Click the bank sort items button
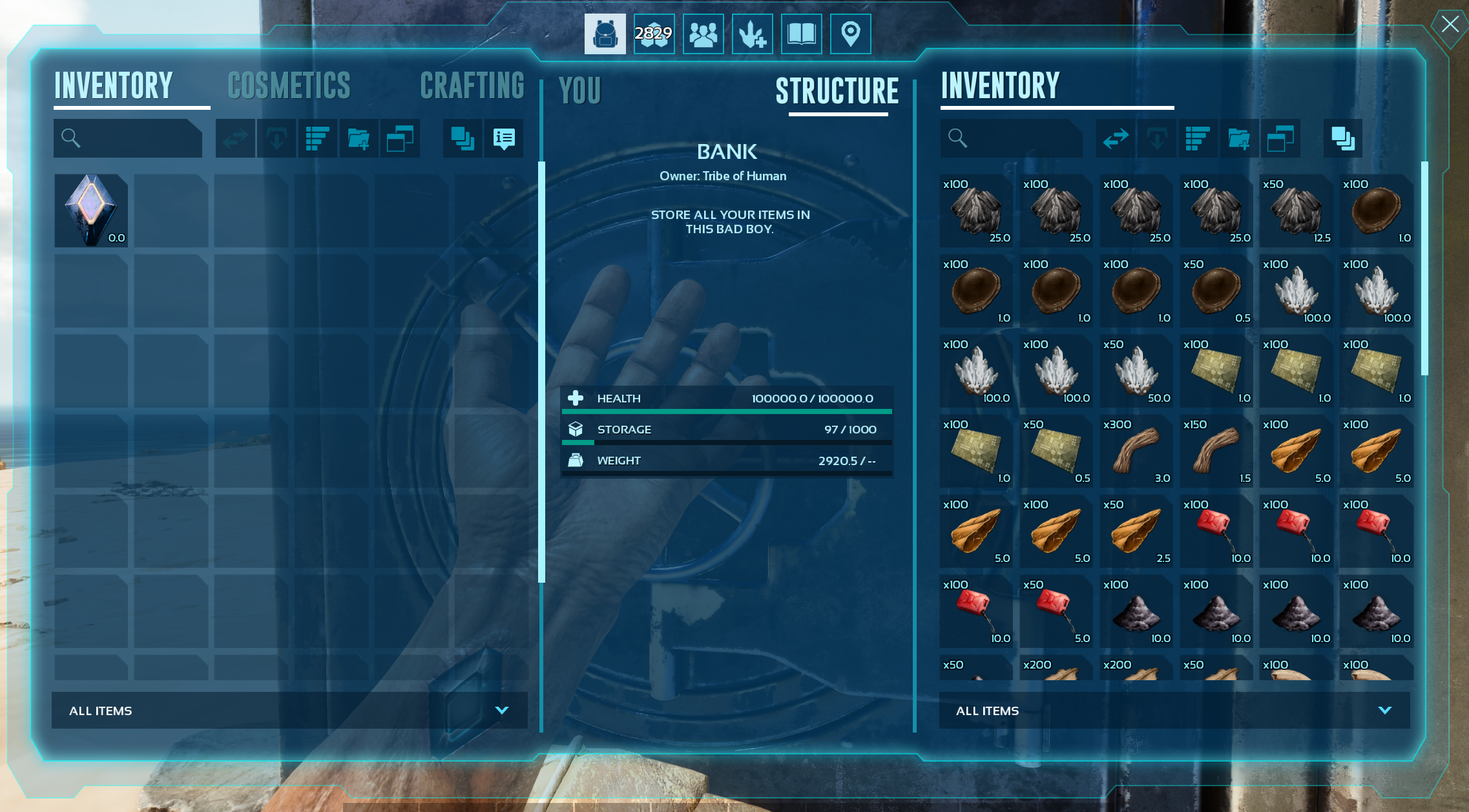 (1198, 138)
